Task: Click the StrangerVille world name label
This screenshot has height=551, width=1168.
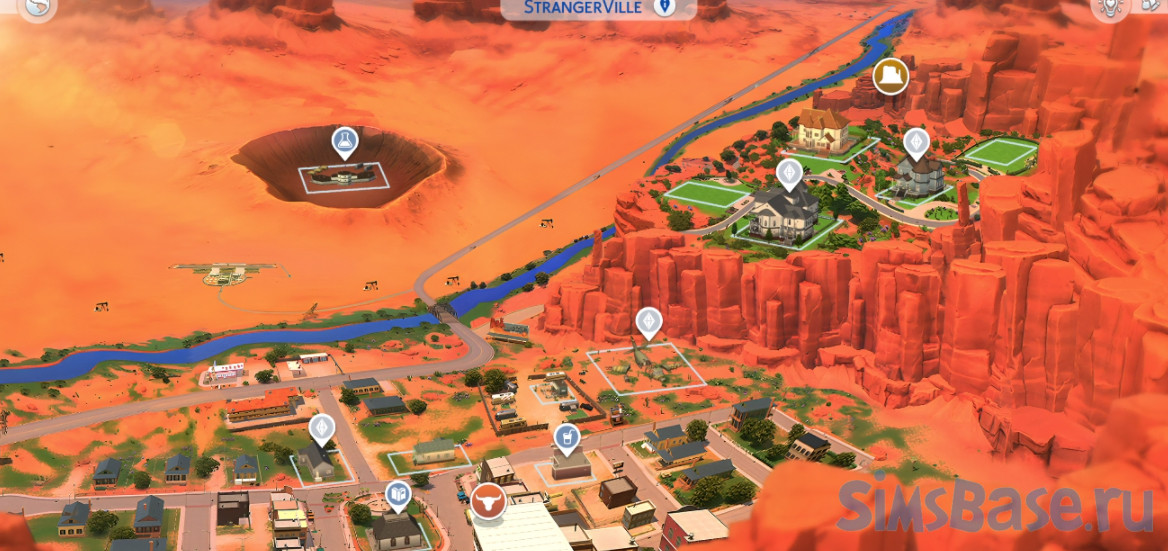Action: tap(585, 9)
